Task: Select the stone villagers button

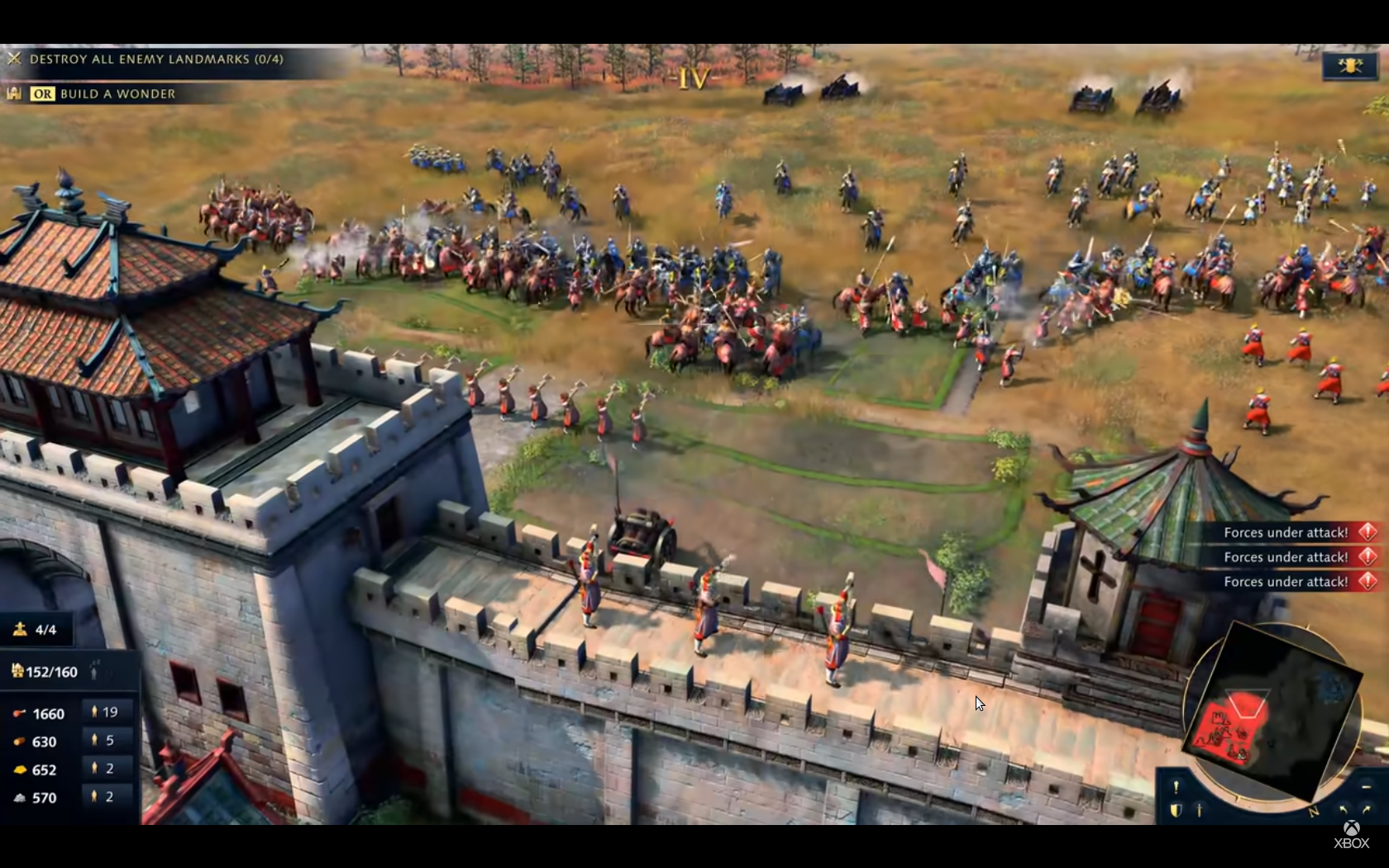Action: (105, 796)
